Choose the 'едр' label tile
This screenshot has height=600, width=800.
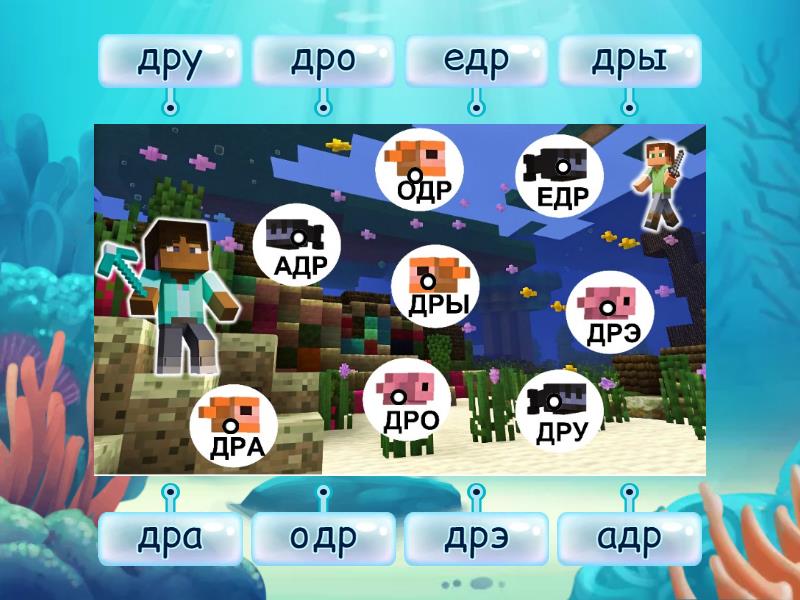476,61
